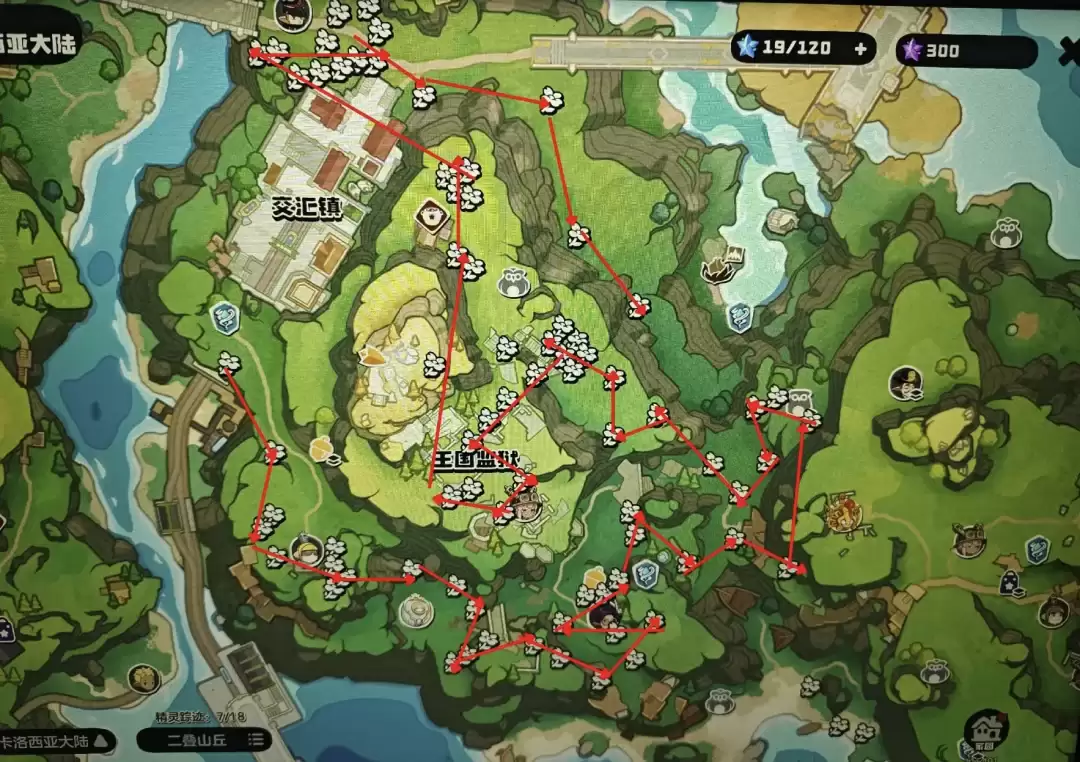The image size is (1080, 762).
Task: Select the blue shield marker beside 交汇镇
Action: tap(224, 318)
